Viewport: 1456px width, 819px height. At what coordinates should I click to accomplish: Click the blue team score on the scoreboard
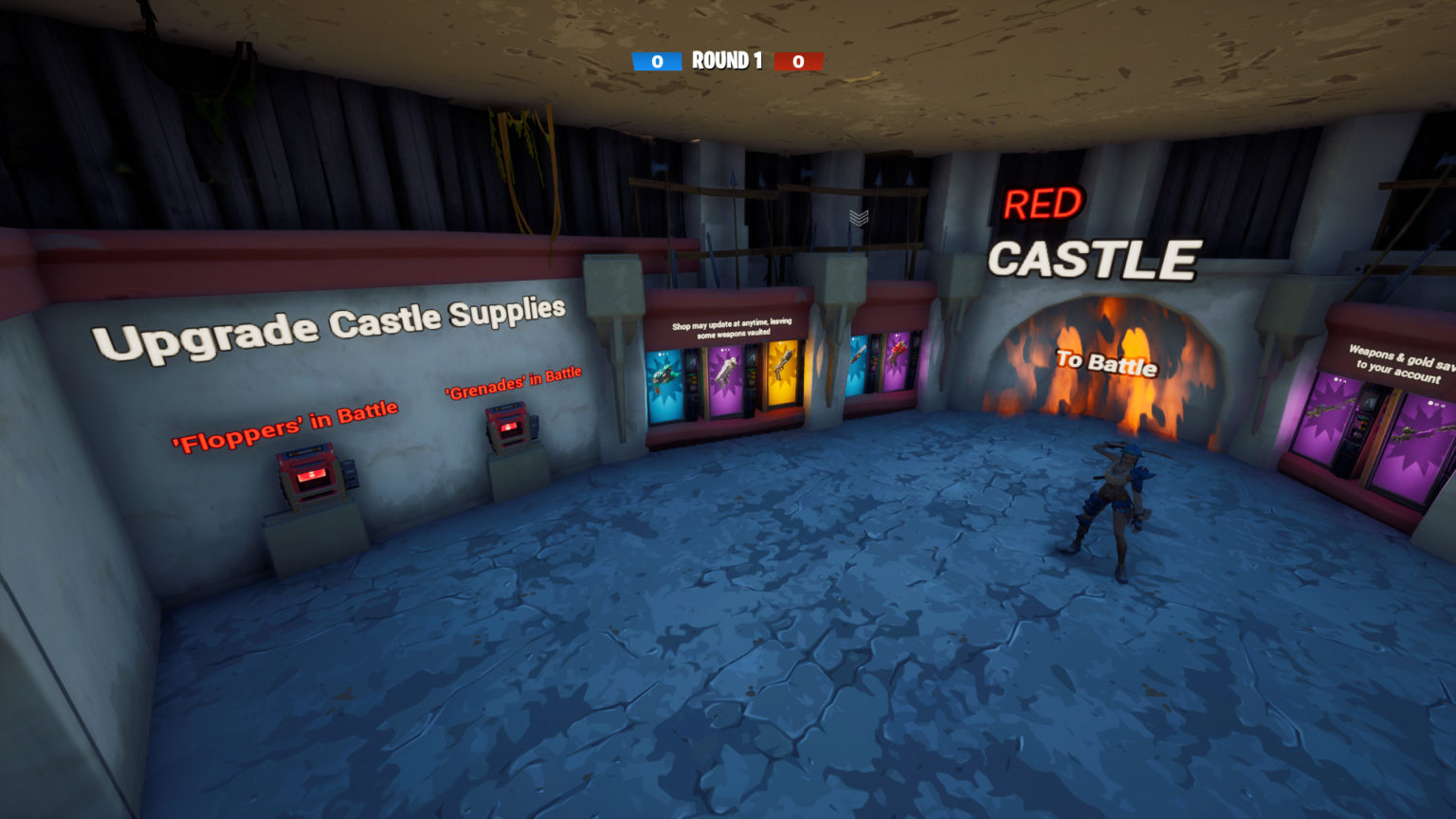tap(656, 60)
